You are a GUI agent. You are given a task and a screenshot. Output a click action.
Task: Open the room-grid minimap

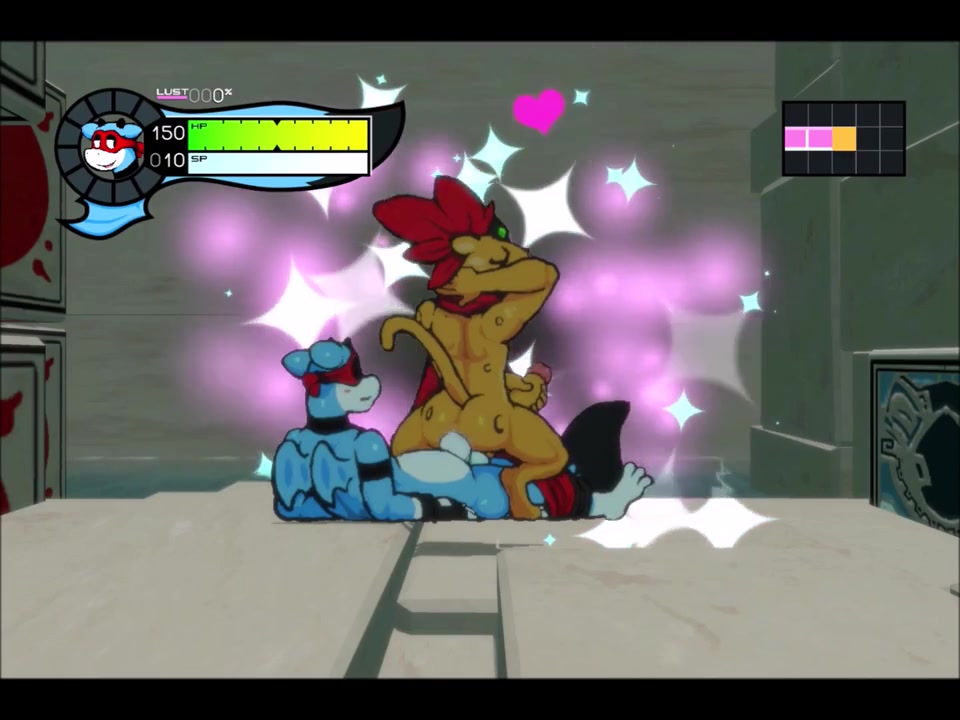[x=843, y=138]
